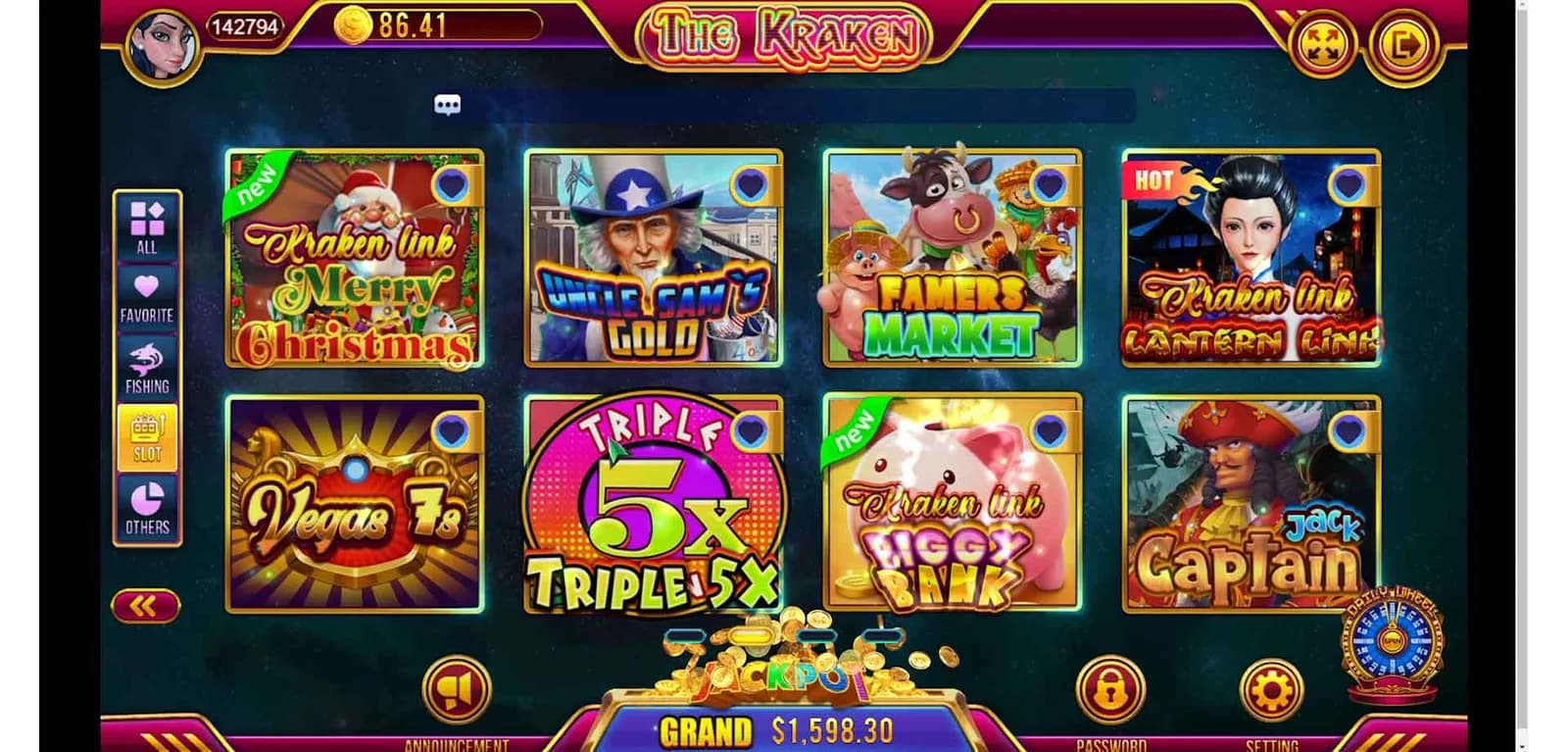This screenshot has width=1568, height=752.
Task: Favorite the Vegas 7s game
Action: click(x=452, y=428)
